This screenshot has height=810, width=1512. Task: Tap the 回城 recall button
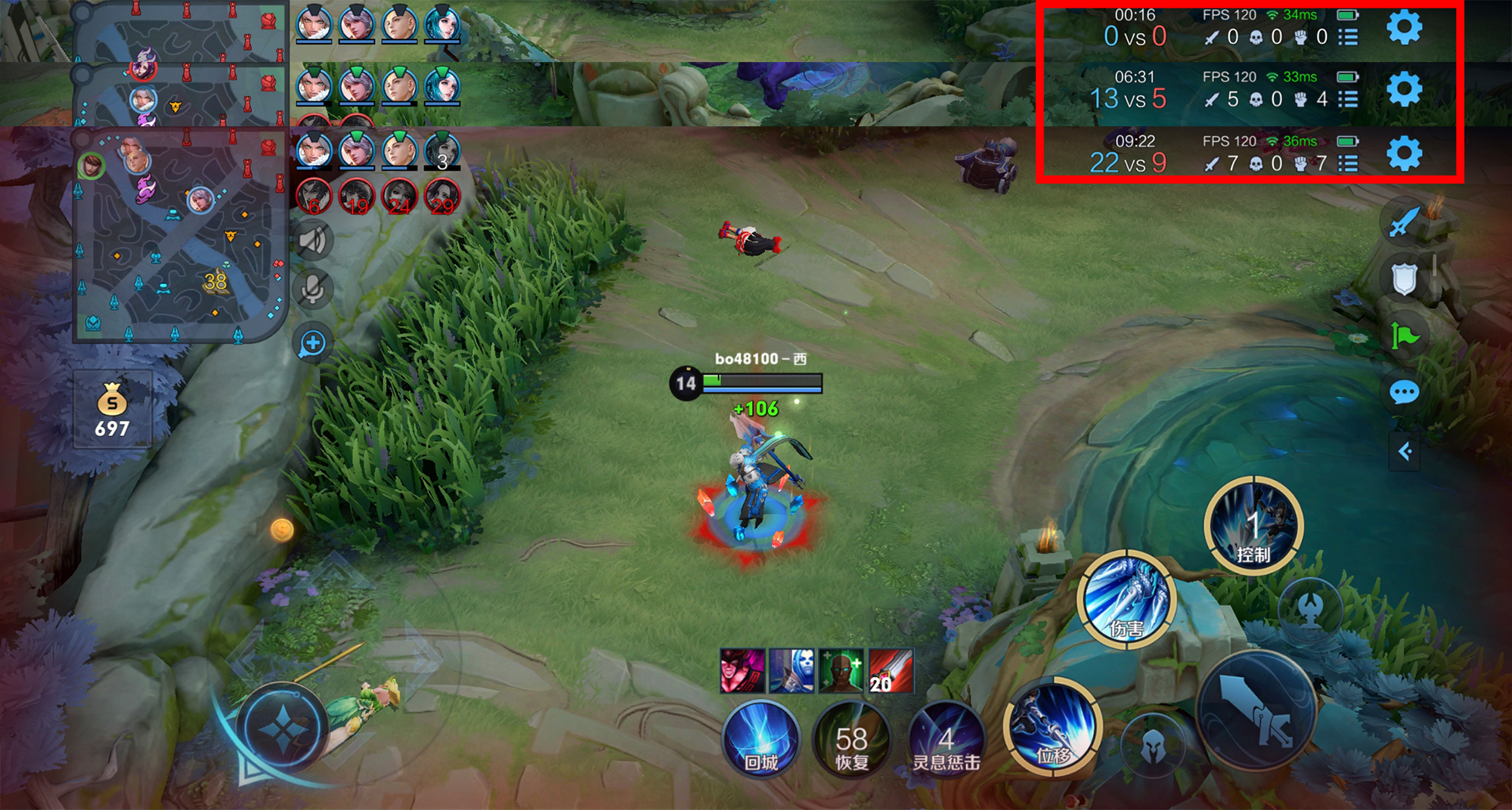761,738
